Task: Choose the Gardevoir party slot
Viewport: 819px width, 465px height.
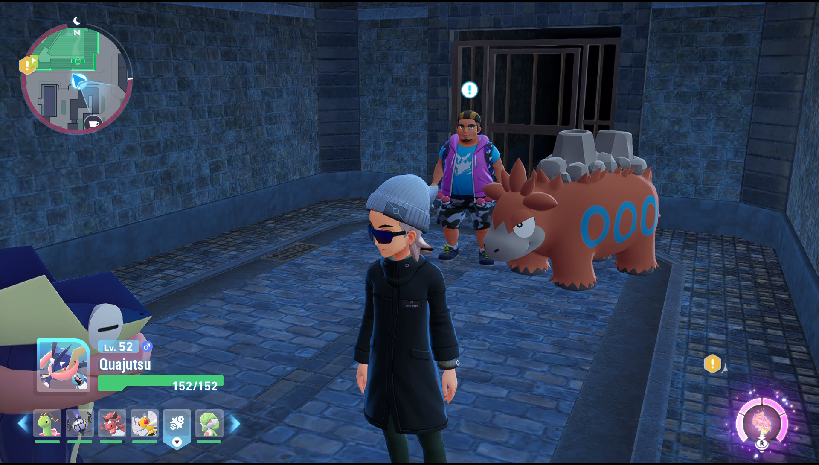Action: point(209,424)
